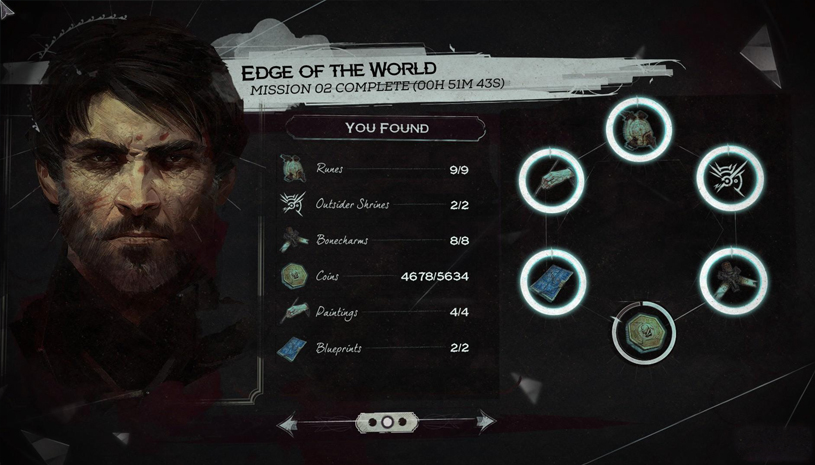Select the Coins row
This screenshot has width=815, height=465.
click(378, 277)
